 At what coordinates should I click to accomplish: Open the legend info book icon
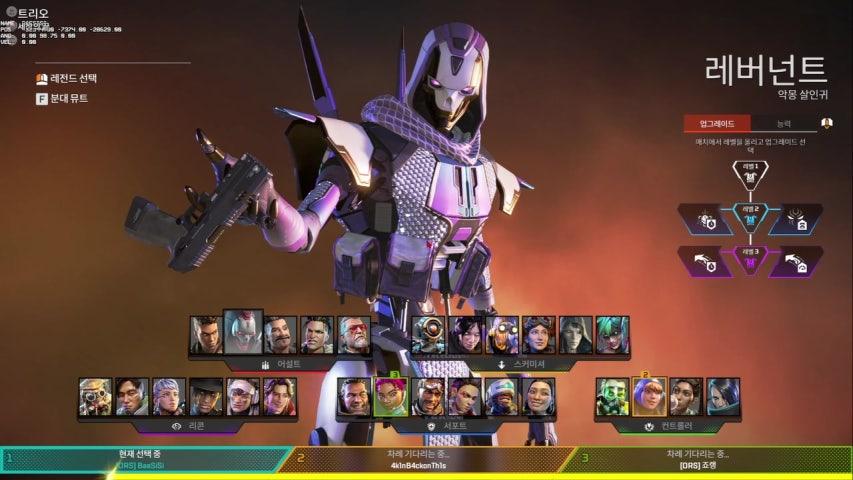pyautogui.click(x=827, y=124)
